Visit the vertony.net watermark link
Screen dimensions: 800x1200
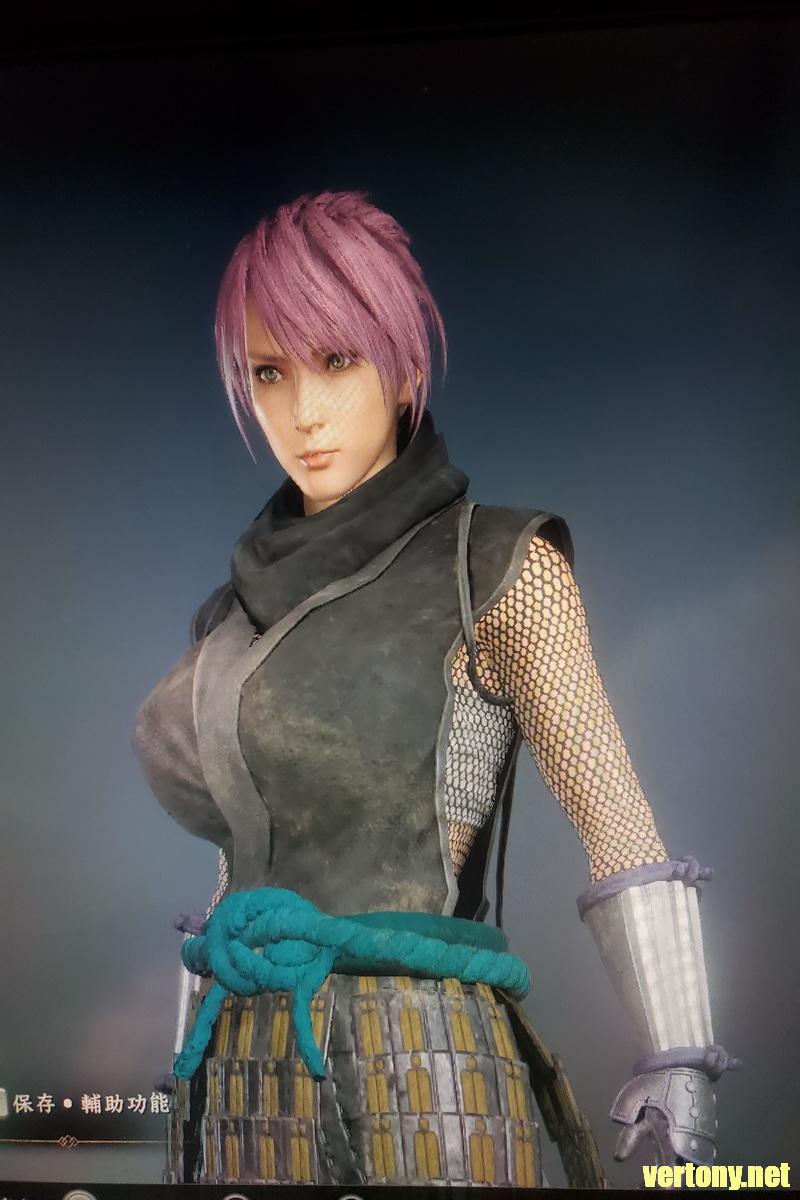point(715,1174)
